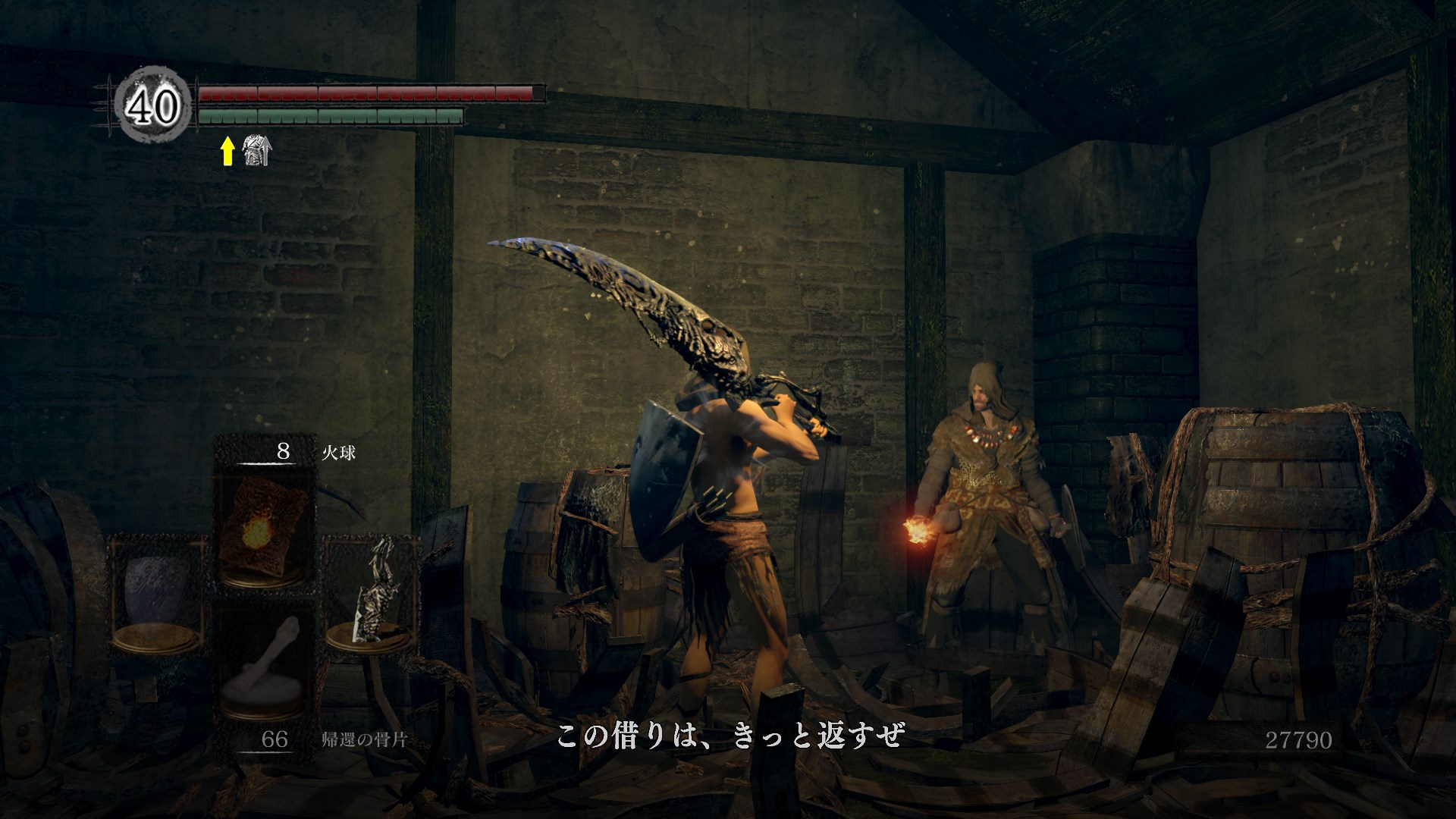Viewport: 1456px width, 819px height.
Task: Click the armor buff status icon
Action: [256, 152]
